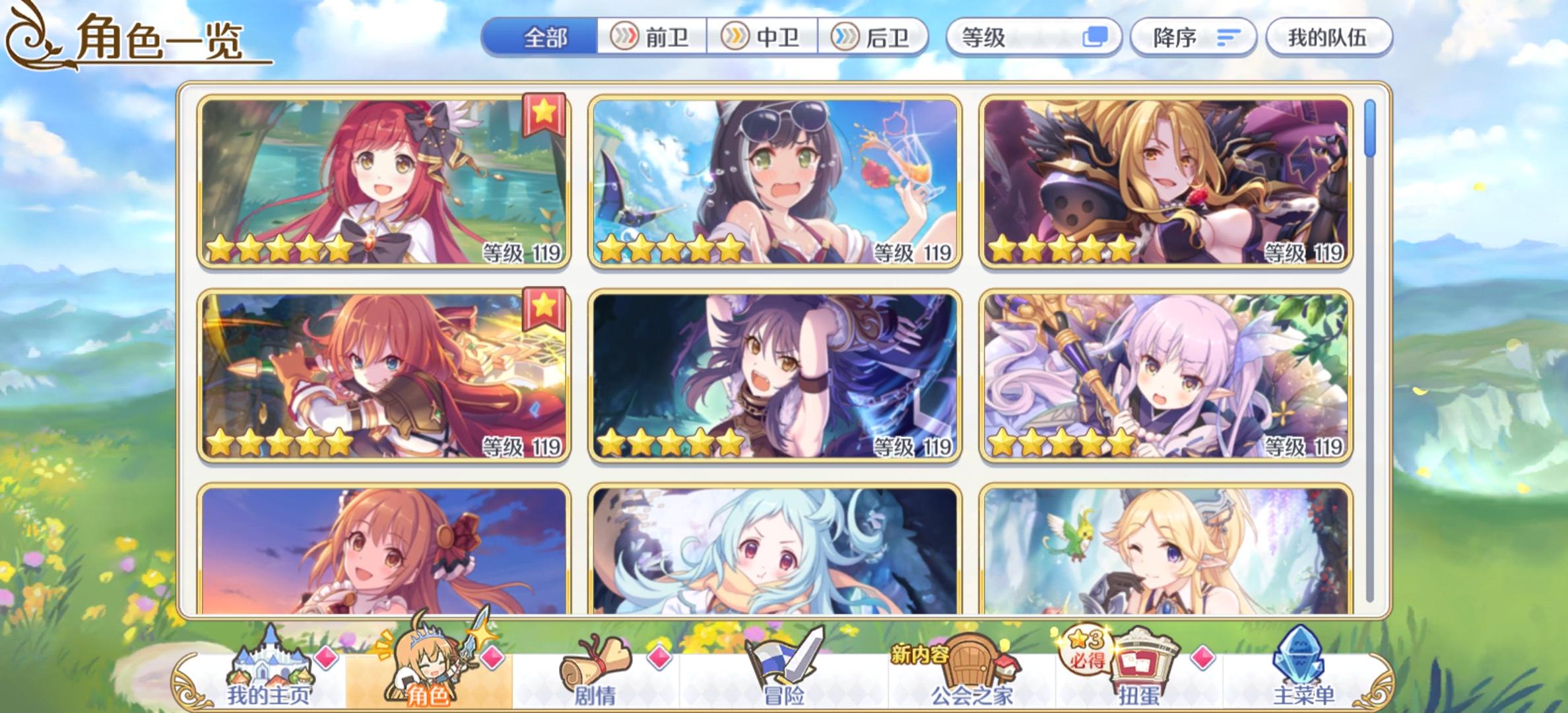Click the sort order icon beside 降序

(x=1227, y=38)
